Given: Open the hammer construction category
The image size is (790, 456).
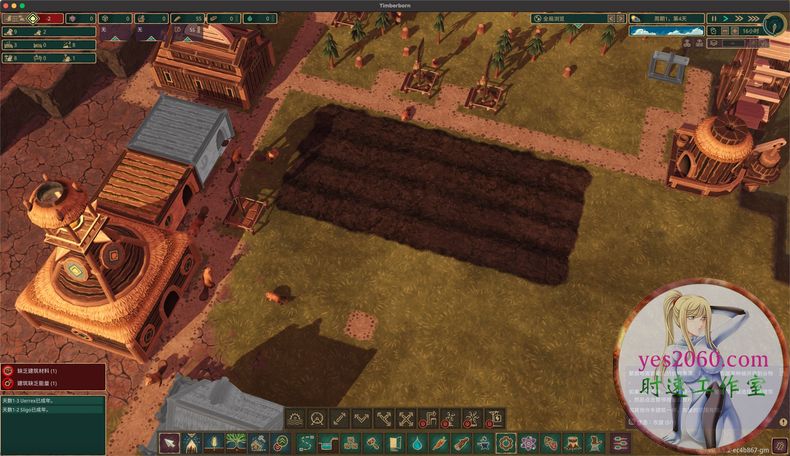Looking at the screenshot, I should click(373, 442).
